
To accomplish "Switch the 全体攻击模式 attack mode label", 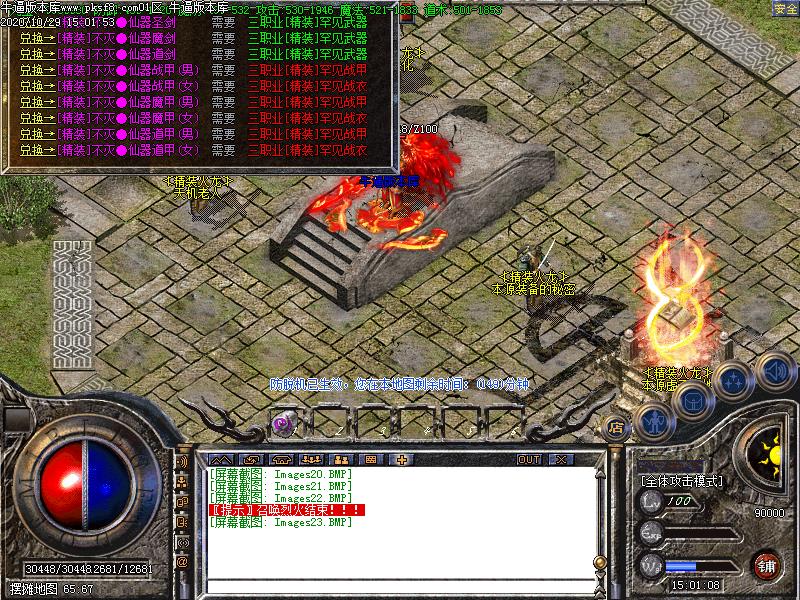I will 681,481.
